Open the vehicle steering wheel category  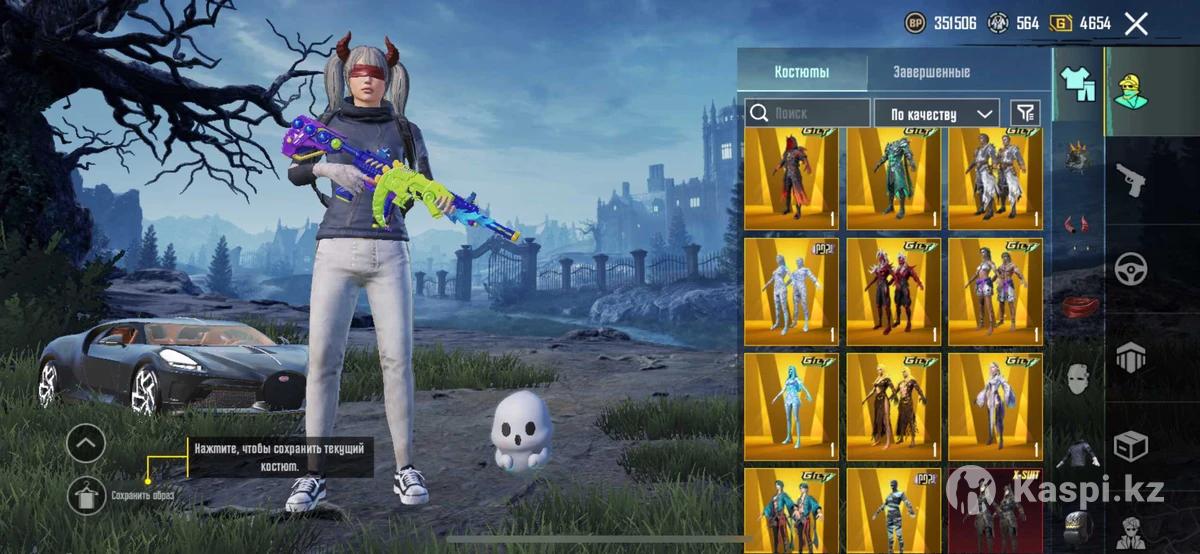click(x=1132, y=268)
